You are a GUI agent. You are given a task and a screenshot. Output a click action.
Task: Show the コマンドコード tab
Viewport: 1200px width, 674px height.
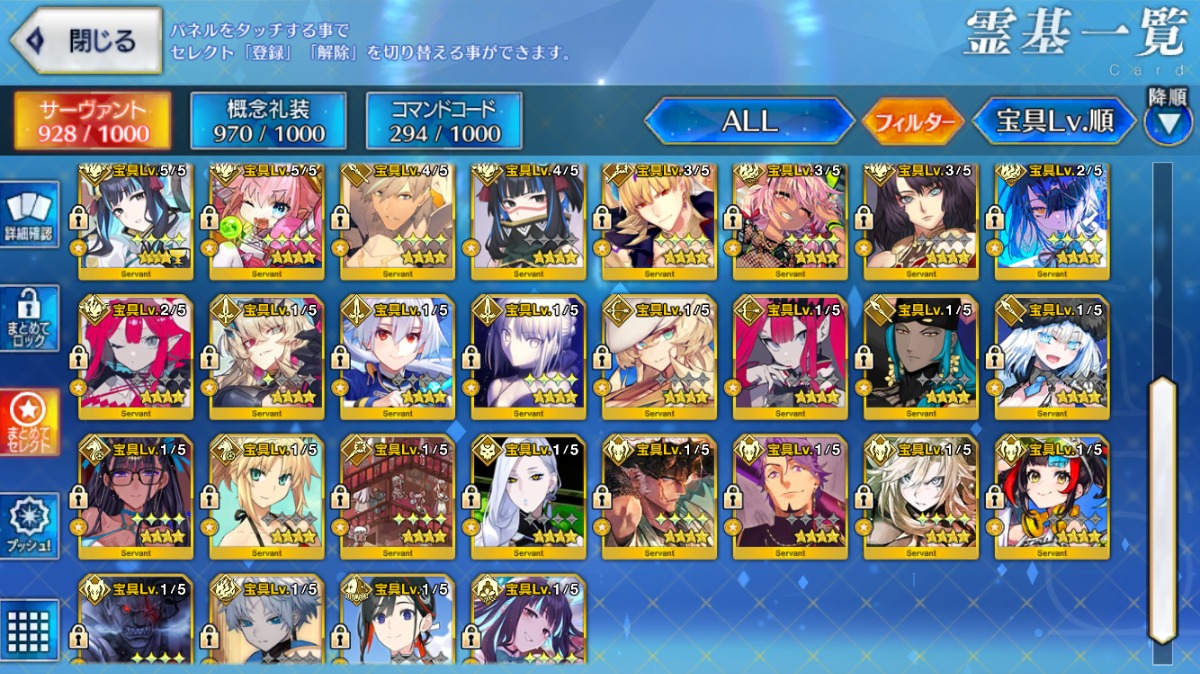coord(444,122)
